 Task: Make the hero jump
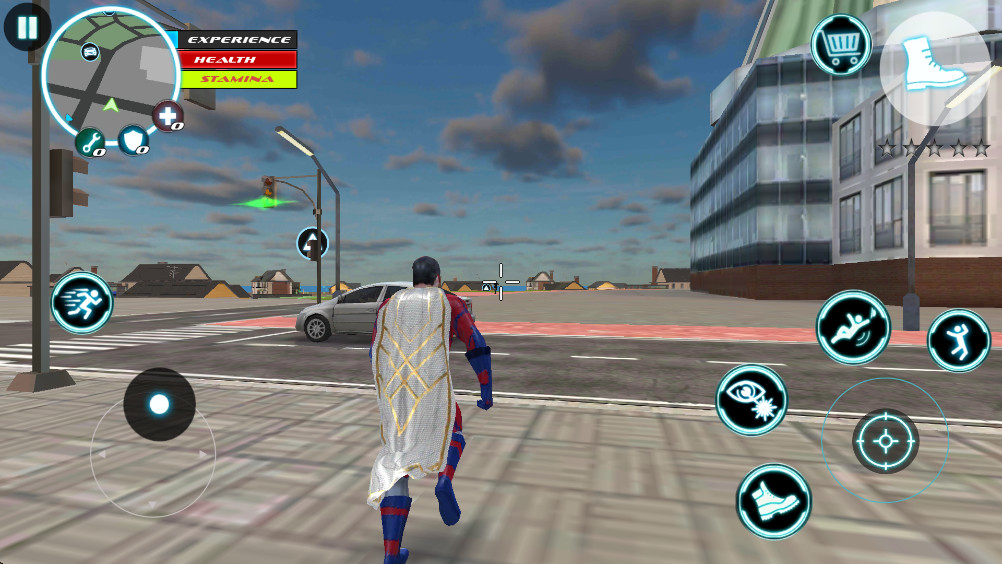pyautogui.click(x=959, y=340)
